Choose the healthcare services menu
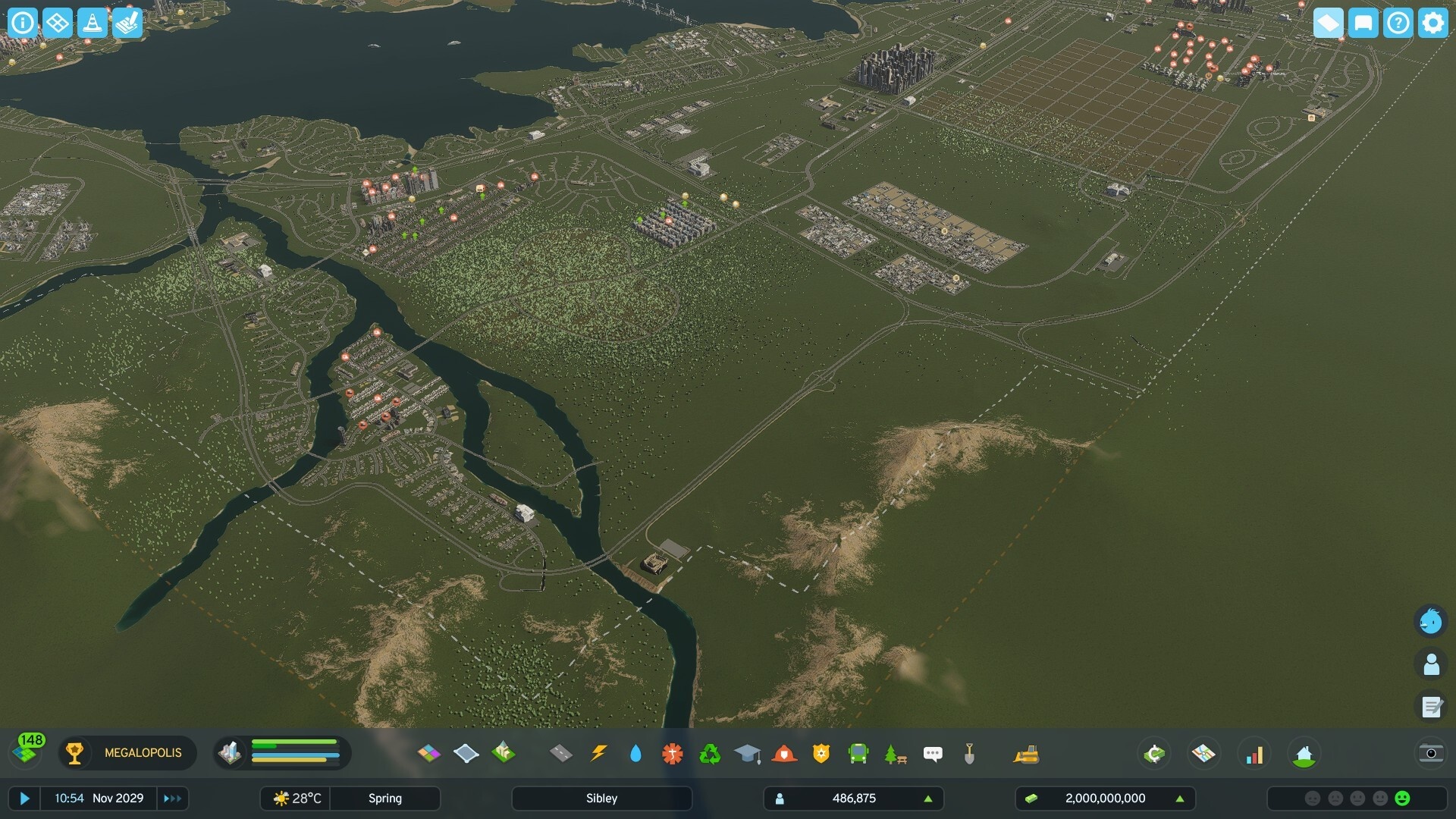The height and width of the screenshot is (819, 1456). pos(672,753)
